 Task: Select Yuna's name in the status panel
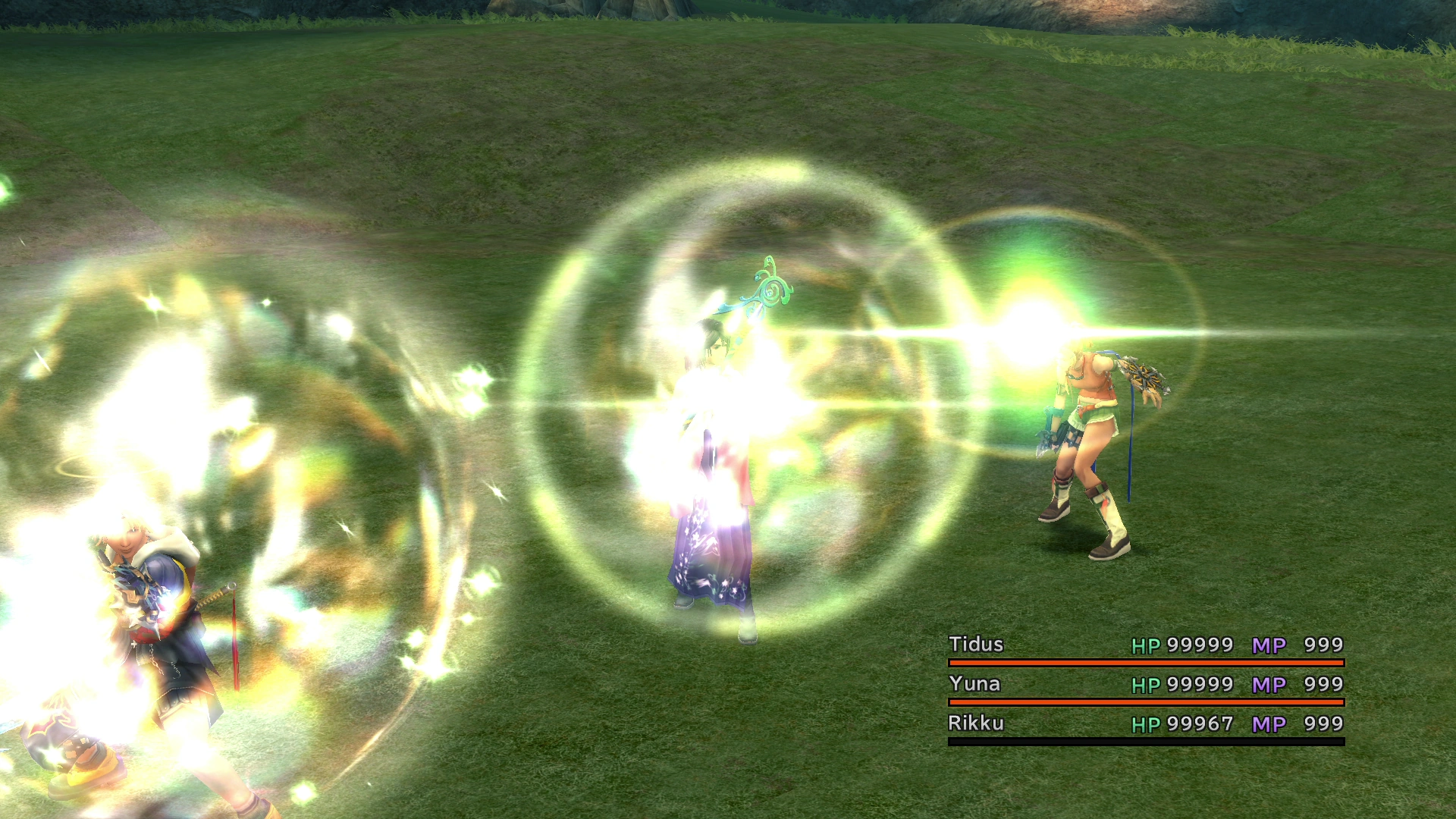(x=974, y=683)
